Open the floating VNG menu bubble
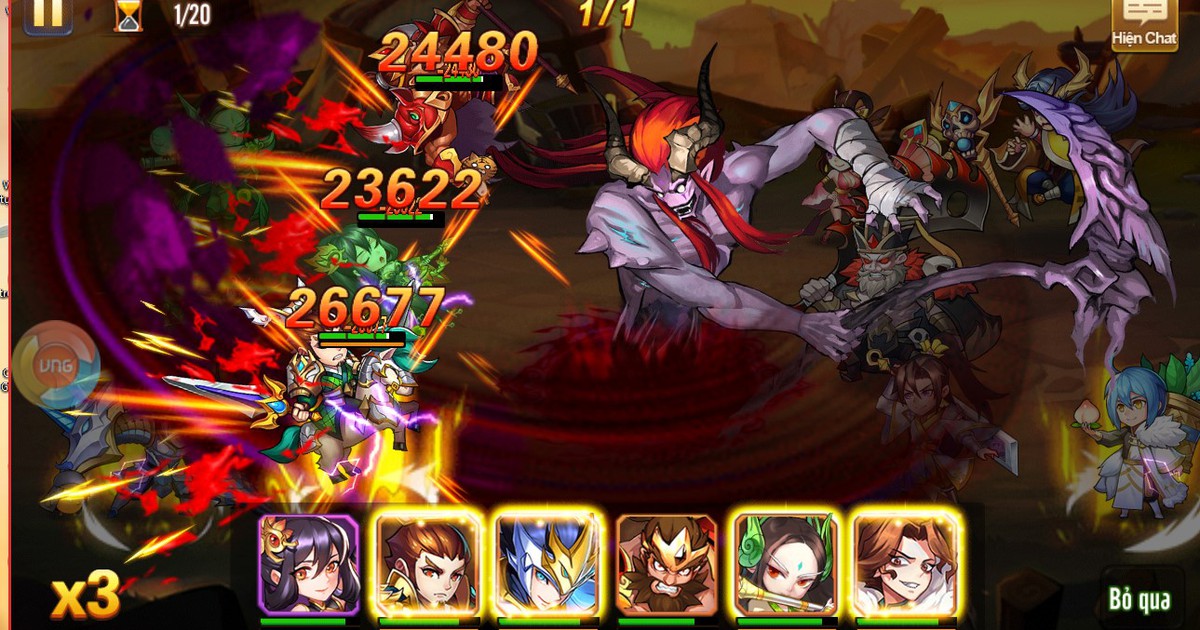Viewport: 1200px width, 630px height. (57, 365)
